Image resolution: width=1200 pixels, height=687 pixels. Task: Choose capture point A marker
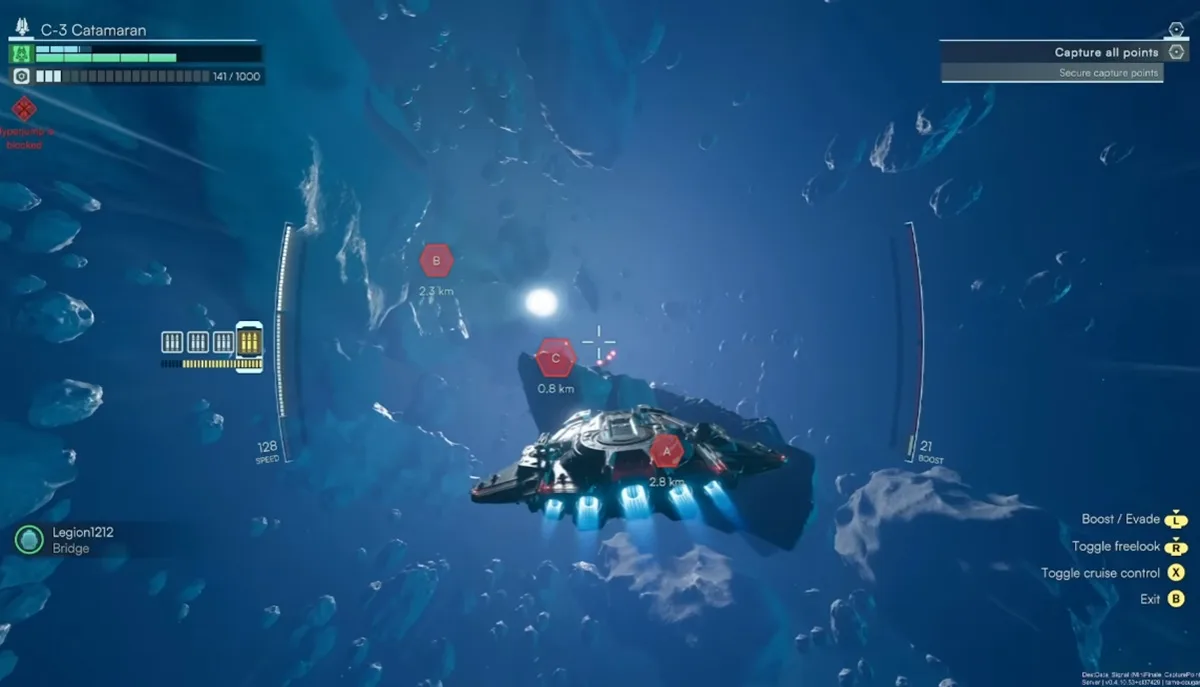point(666,451)
